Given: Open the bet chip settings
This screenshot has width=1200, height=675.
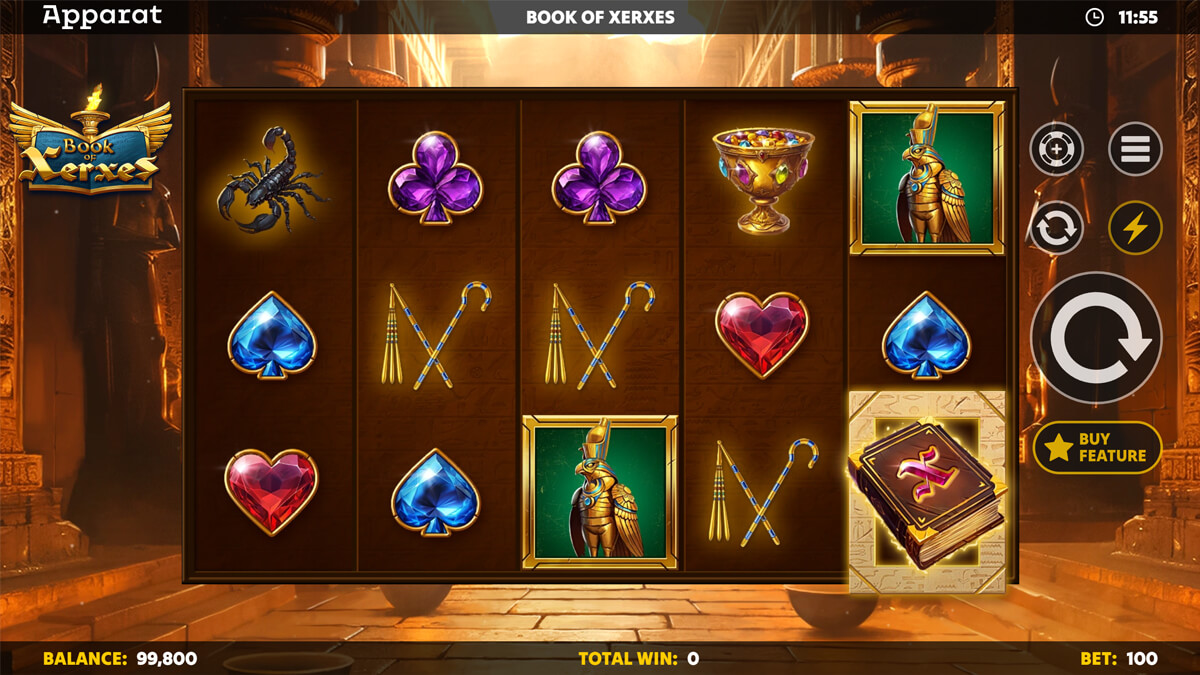Looking at the screenshot, I should 1057,150.
